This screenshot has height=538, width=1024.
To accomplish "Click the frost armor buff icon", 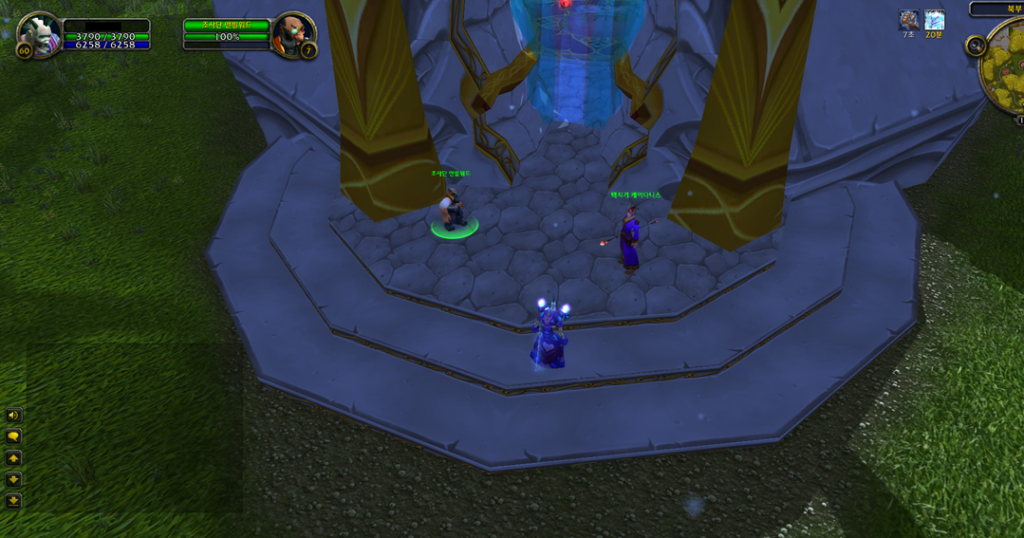I will tap(935, 20).
